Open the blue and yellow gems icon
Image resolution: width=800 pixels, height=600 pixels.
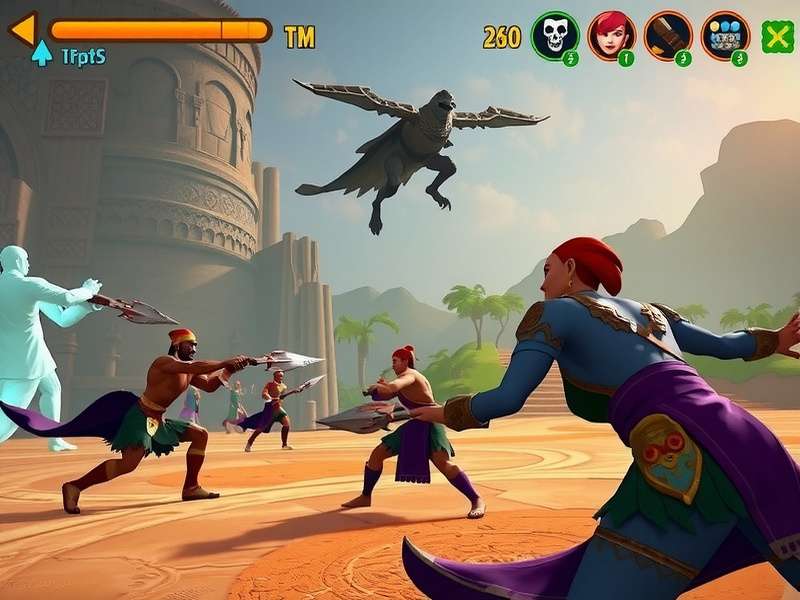click(725, 36)
